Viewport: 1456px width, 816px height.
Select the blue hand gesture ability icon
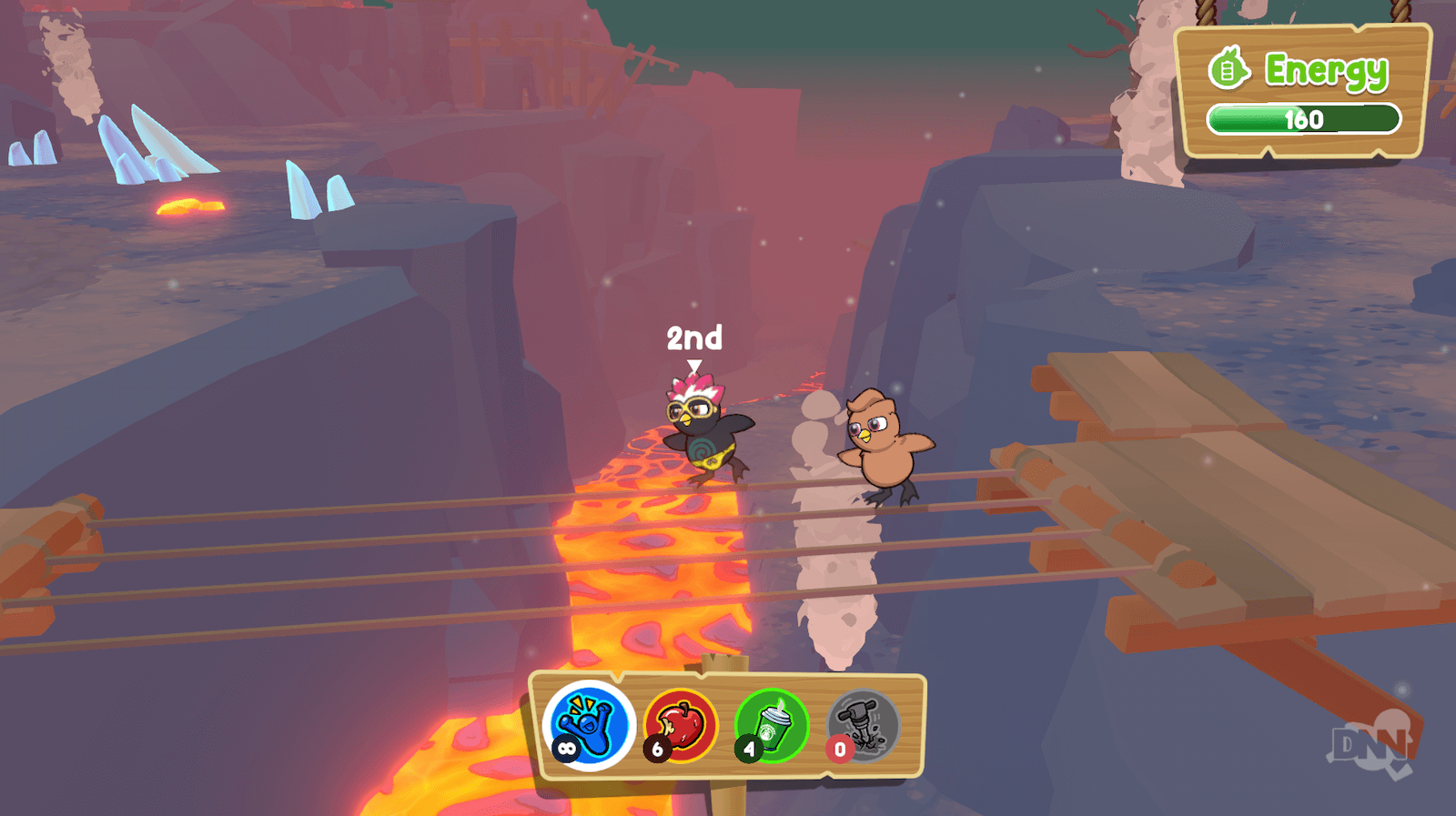pyautogui.click(x=589, y=725)
